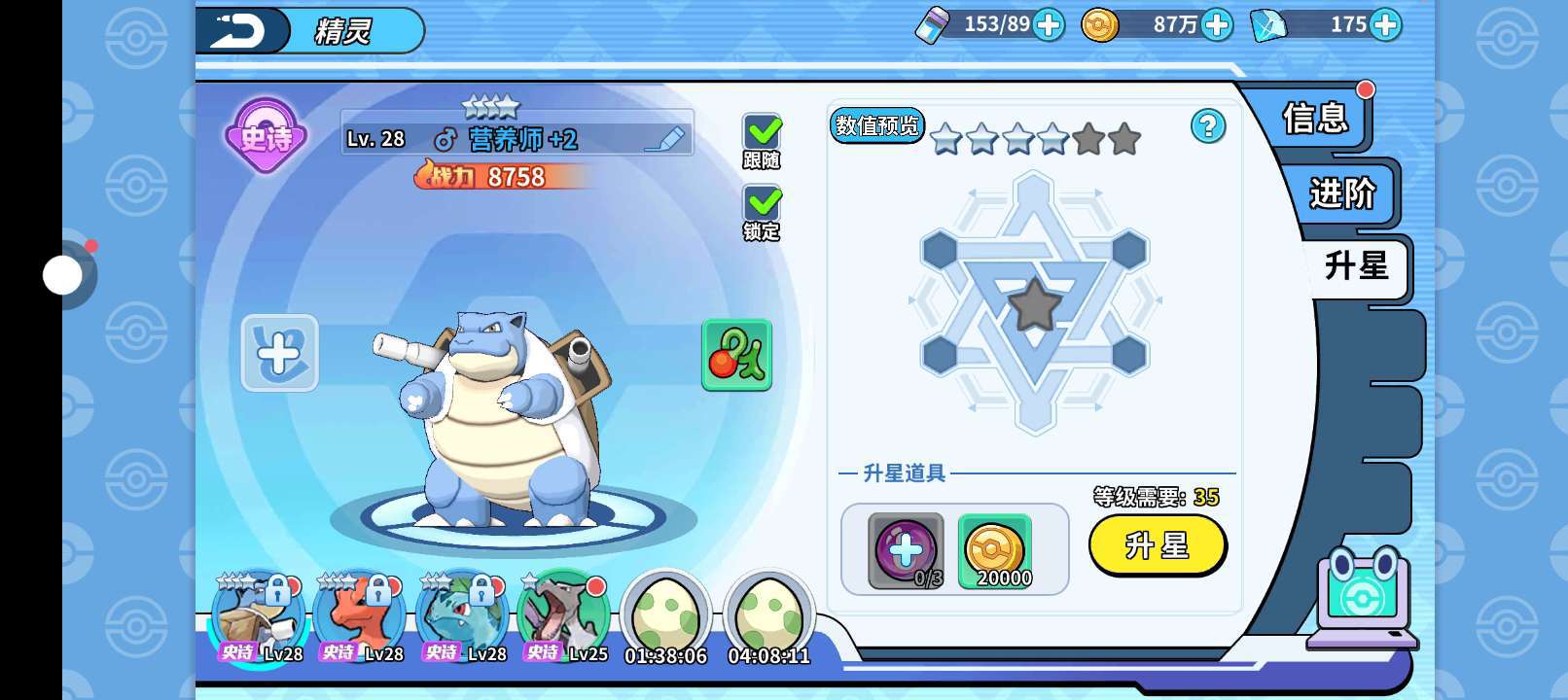Select the 升星 star-up tab
This screenshot has width=1568, height=700.
(x=1356, y=266)
